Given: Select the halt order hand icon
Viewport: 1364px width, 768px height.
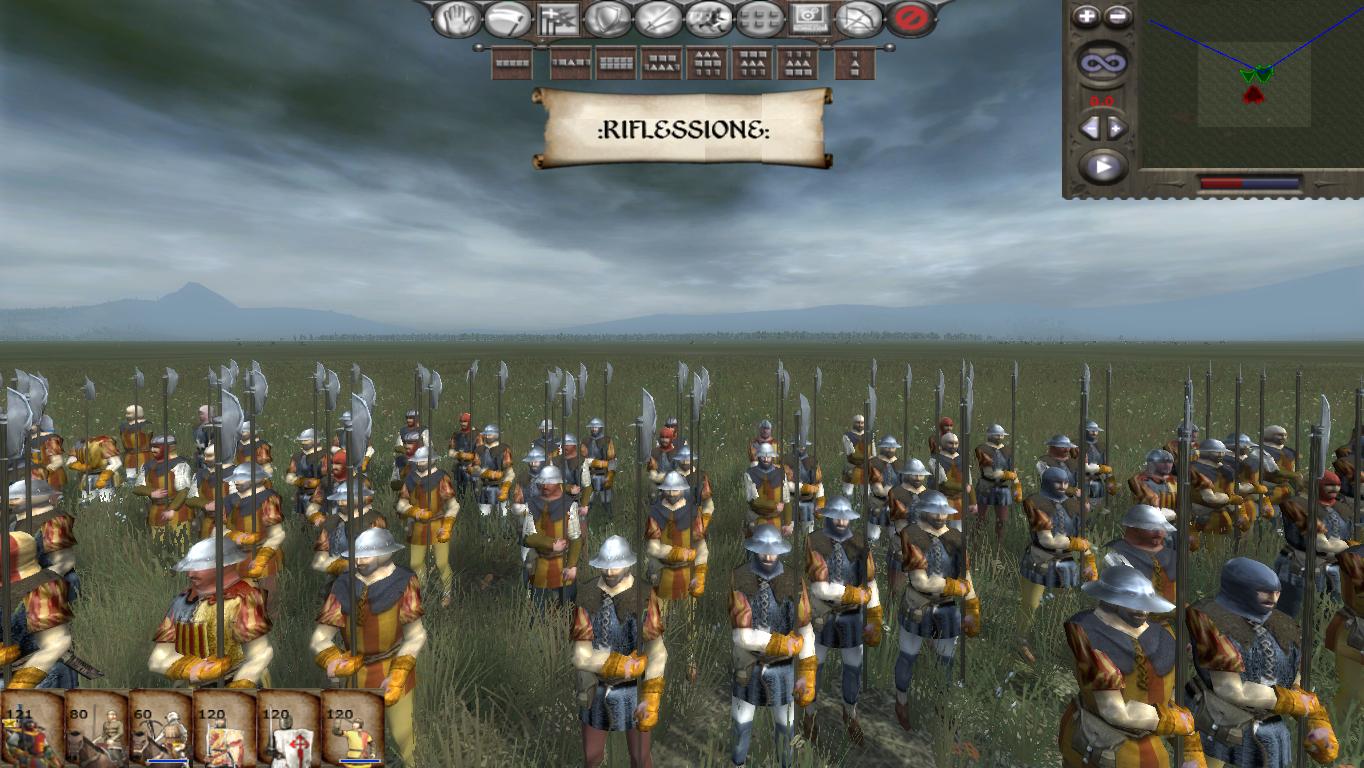Looking at the screenshot, I should 458,18.
